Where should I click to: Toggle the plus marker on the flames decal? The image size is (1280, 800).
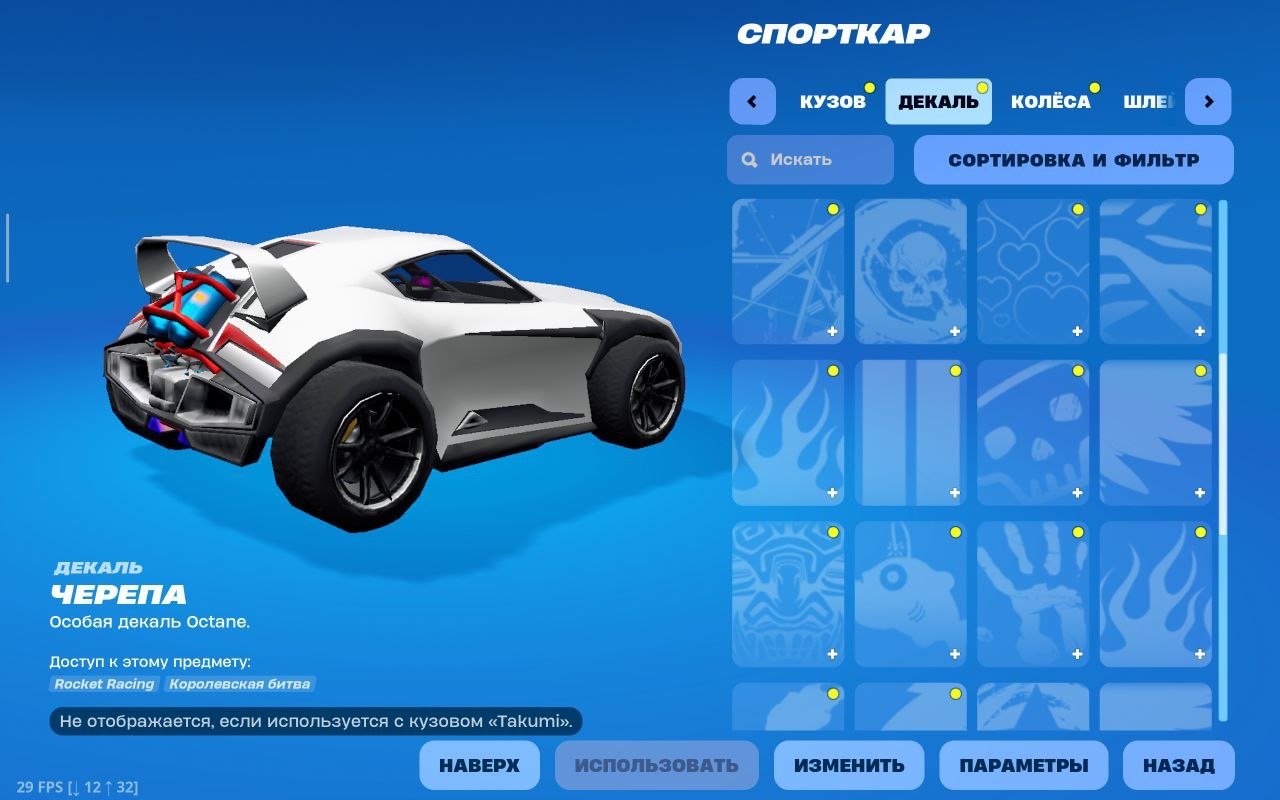833,492
